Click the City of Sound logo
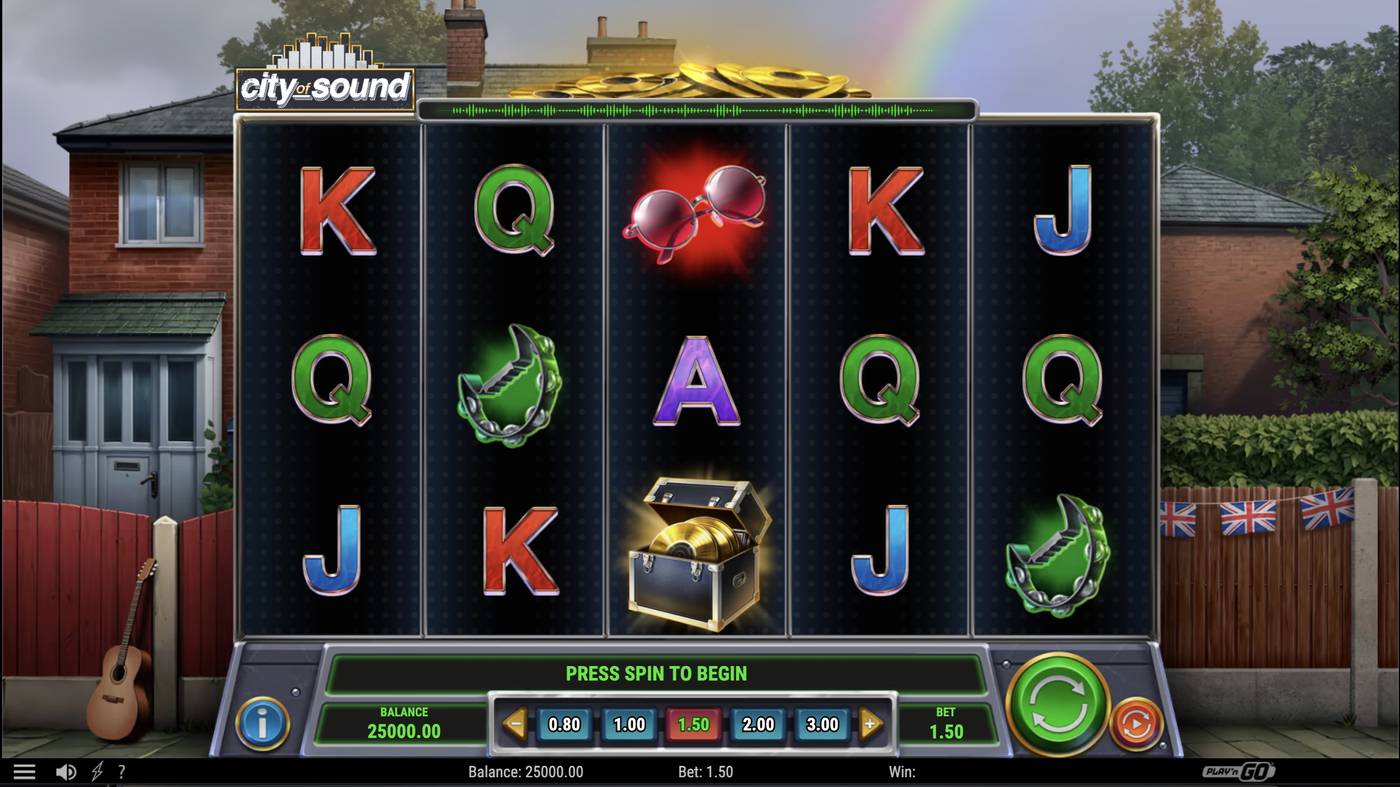Screen dimensions: 1400x787 324,85
